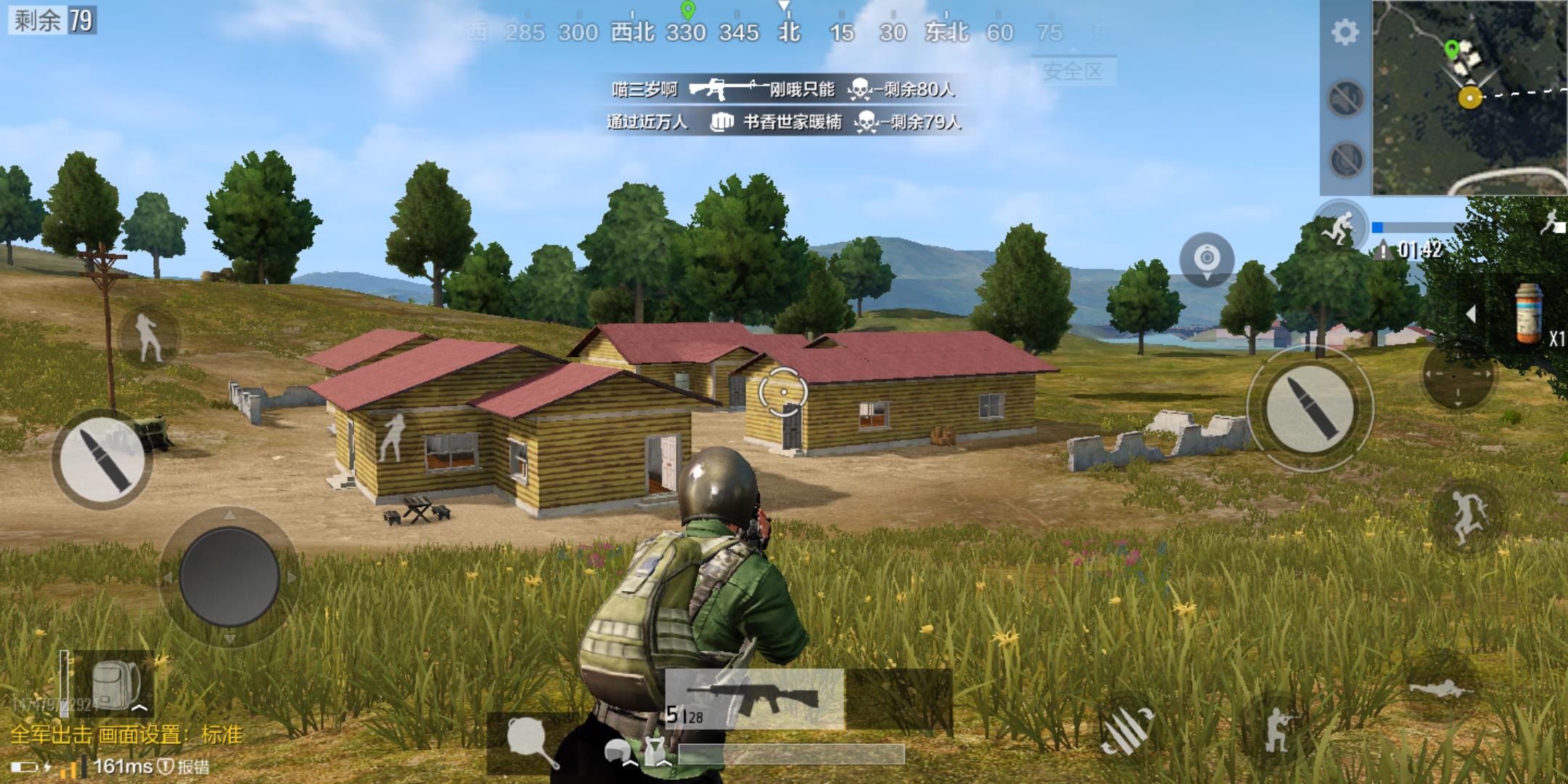Open the minimap
The image size is (1568, 784).
(1469, 97)
